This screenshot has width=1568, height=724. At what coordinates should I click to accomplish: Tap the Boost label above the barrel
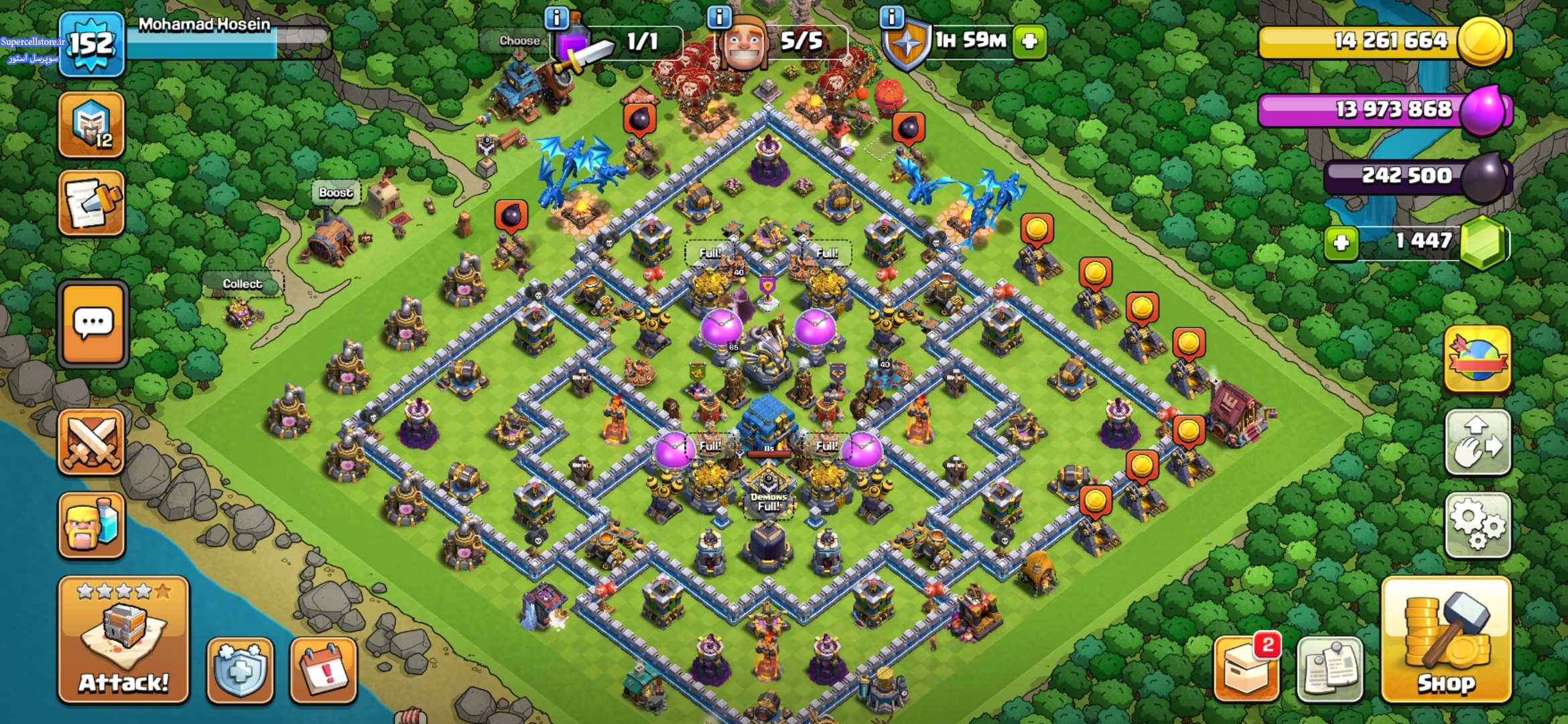coord(335,193)
